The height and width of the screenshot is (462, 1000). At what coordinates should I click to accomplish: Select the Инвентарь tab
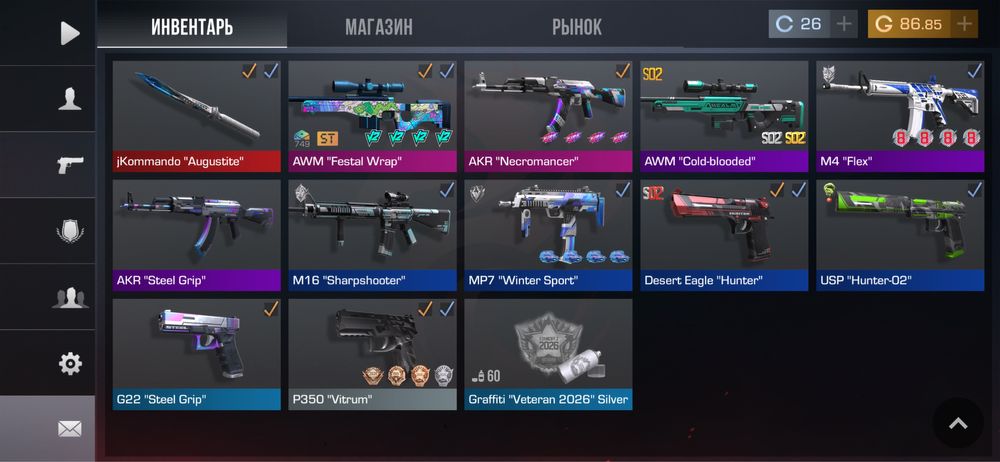coord(192,27)
